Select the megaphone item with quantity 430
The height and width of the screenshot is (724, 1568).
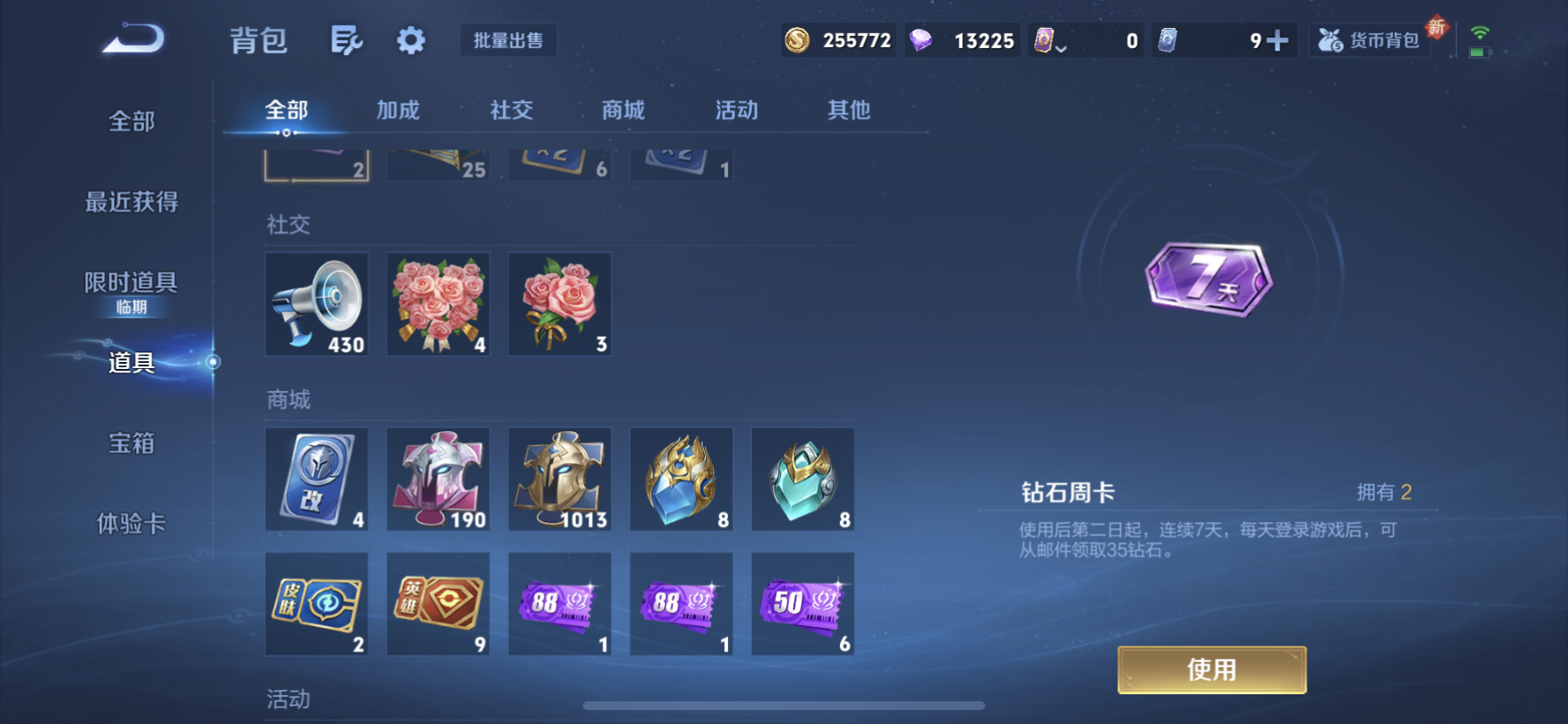[317, 304]
